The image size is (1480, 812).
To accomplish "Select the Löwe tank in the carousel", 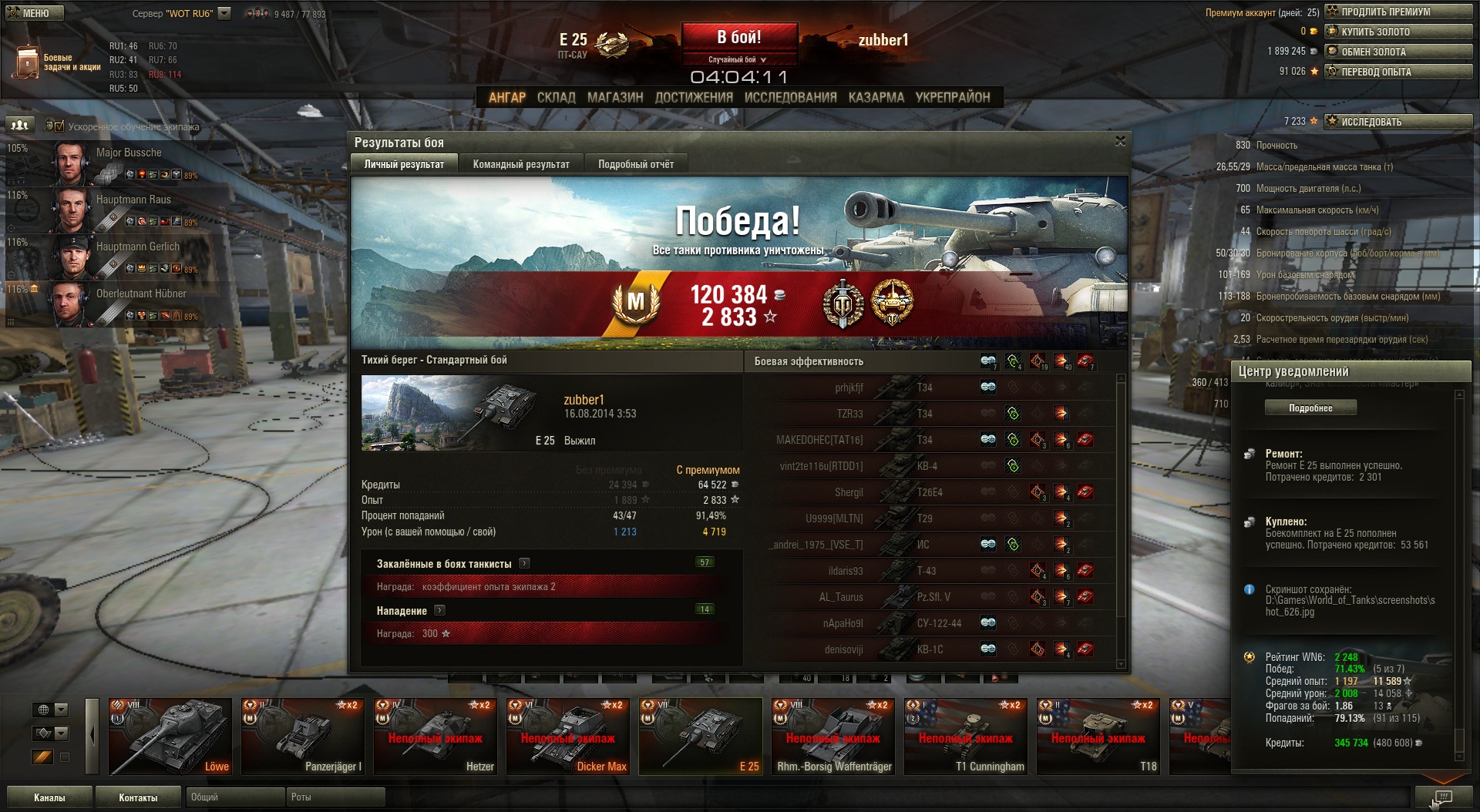I will coord(170,736).
